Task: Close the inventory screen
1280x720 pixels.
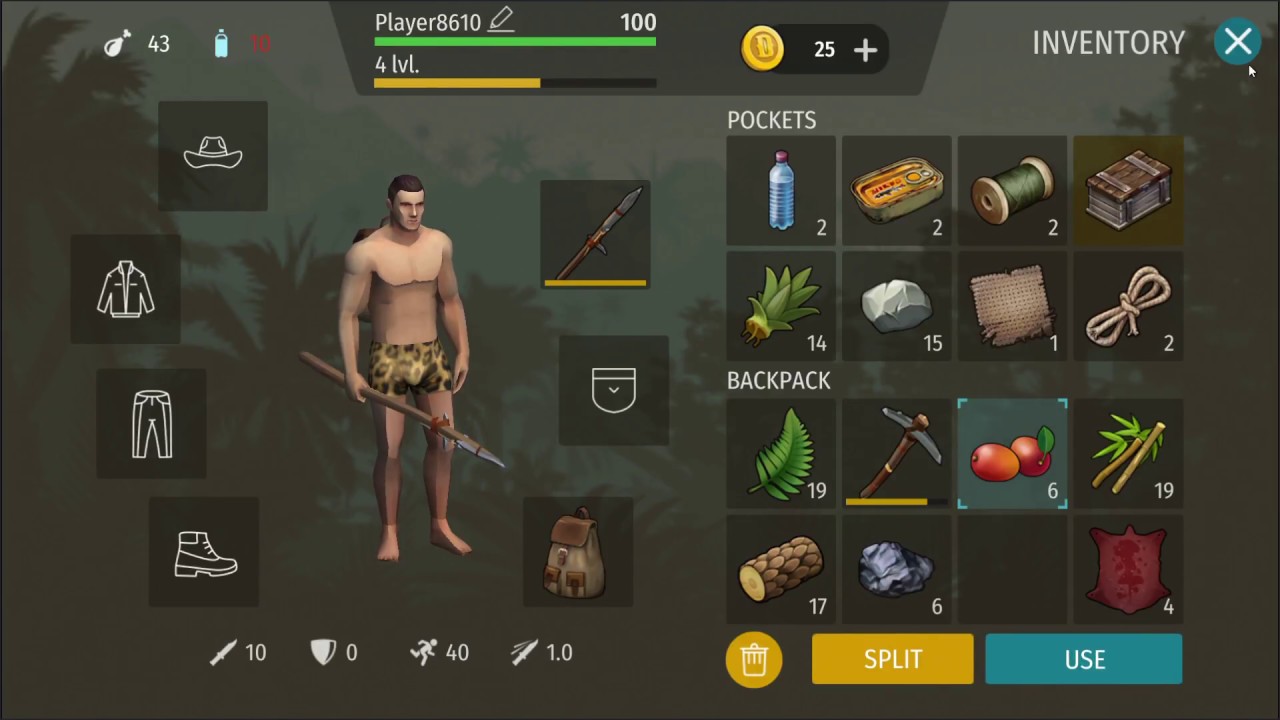Action: pos(1238,42)
